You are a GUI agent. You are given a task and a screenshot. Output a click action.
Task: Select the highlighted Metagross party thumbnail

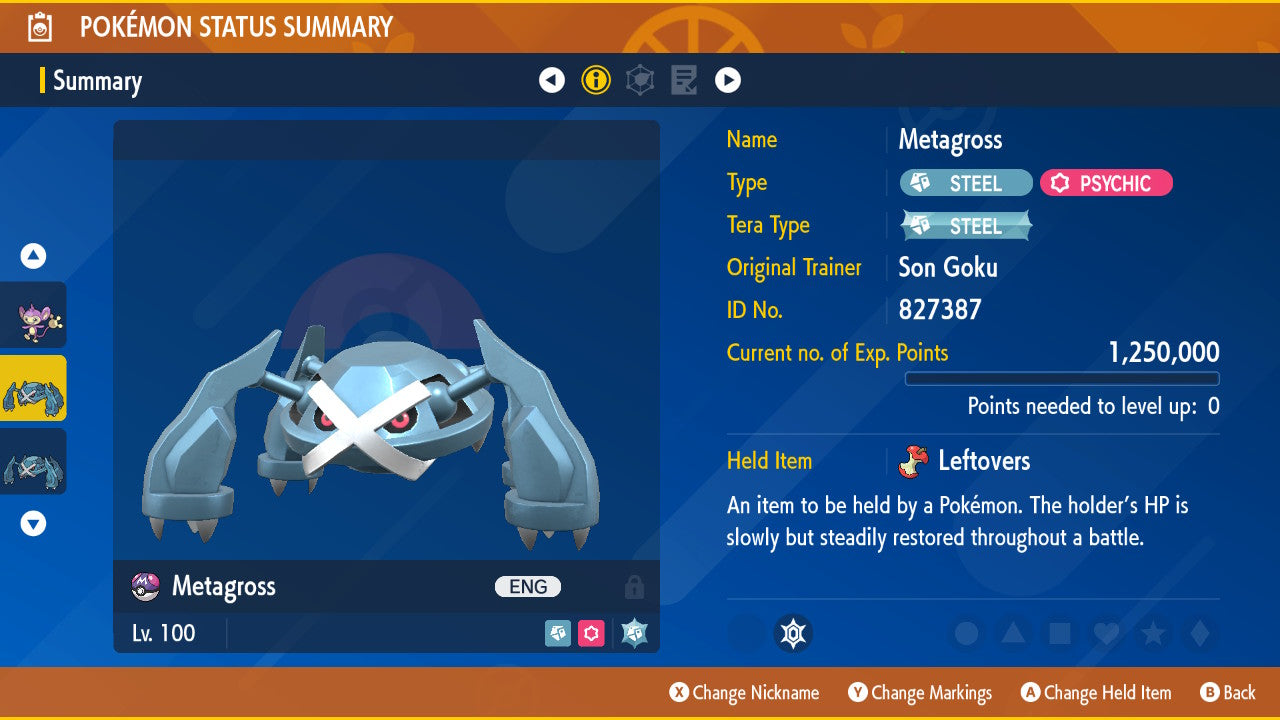coord(33,388)
